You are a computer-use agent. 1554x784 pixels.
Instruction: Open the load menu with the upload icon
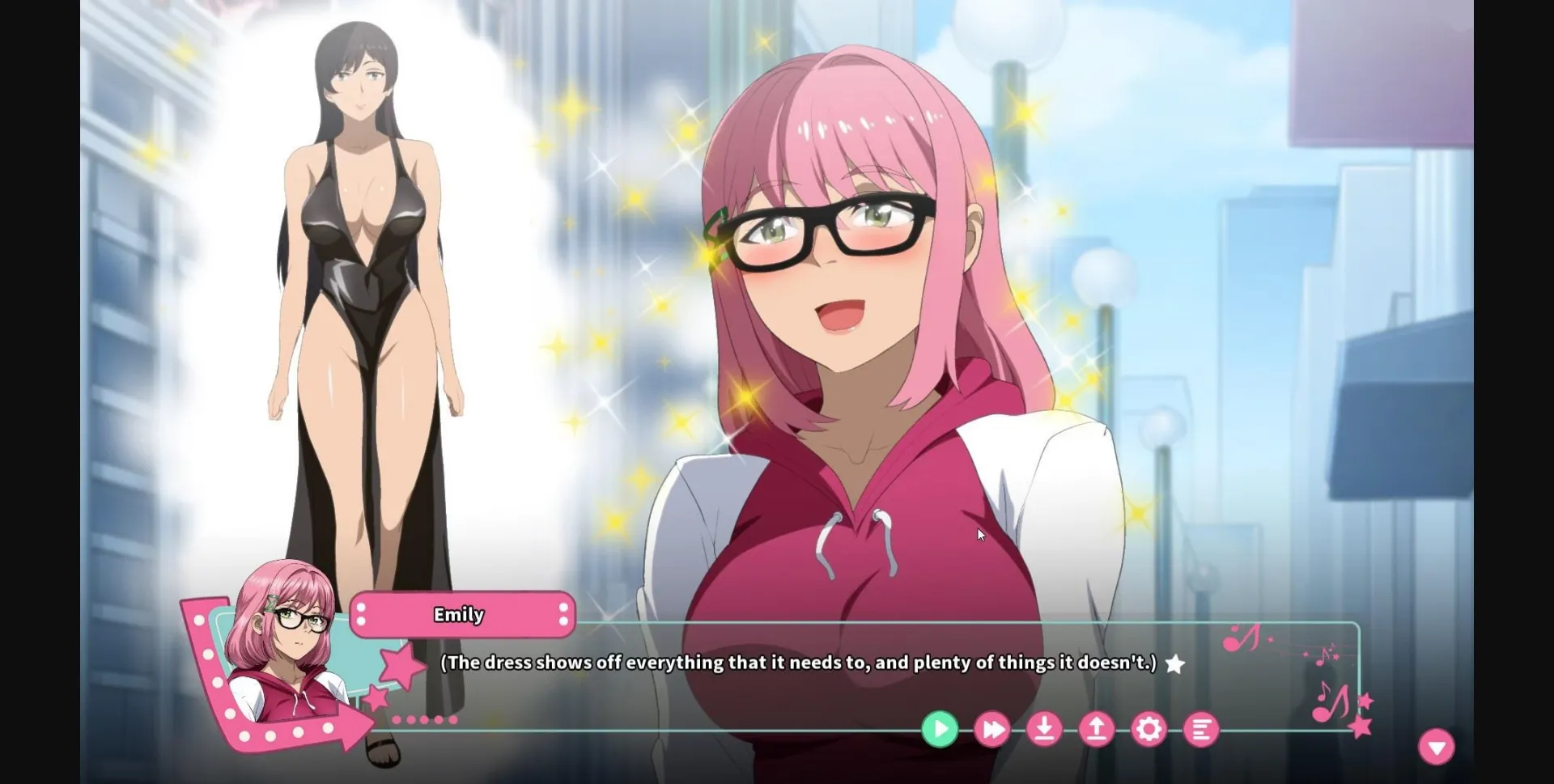point(1098,729)
